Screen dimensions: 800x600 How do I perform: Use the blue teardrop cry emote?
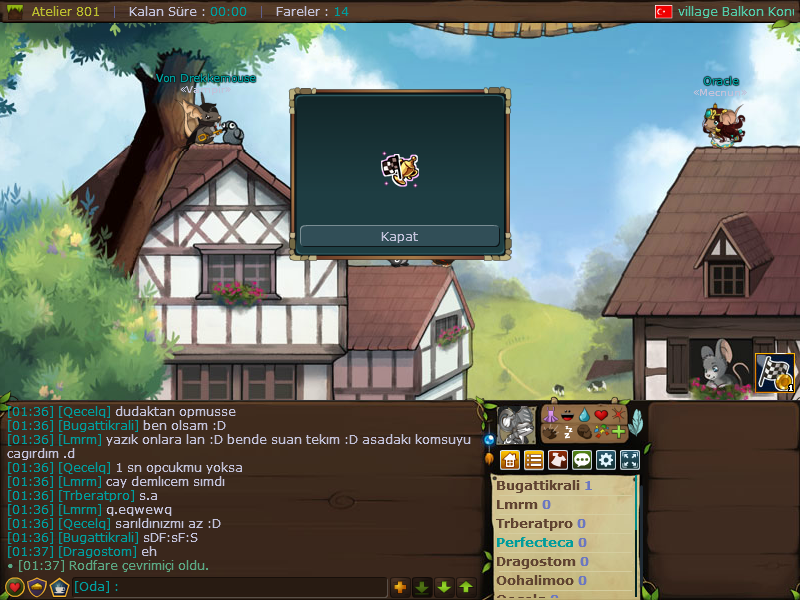tap(584, 415)
